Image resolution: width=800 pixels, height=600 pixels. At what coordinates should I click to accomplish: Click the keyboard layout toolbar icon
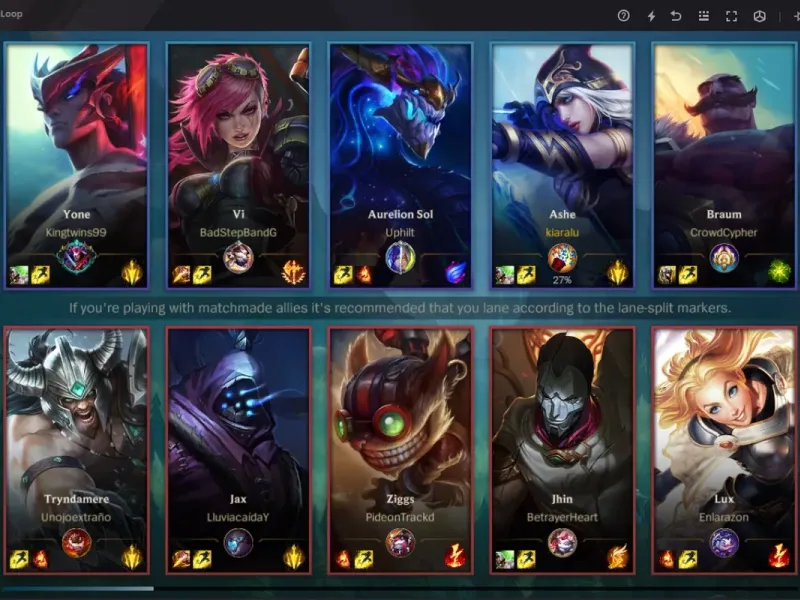coord(704,16)
